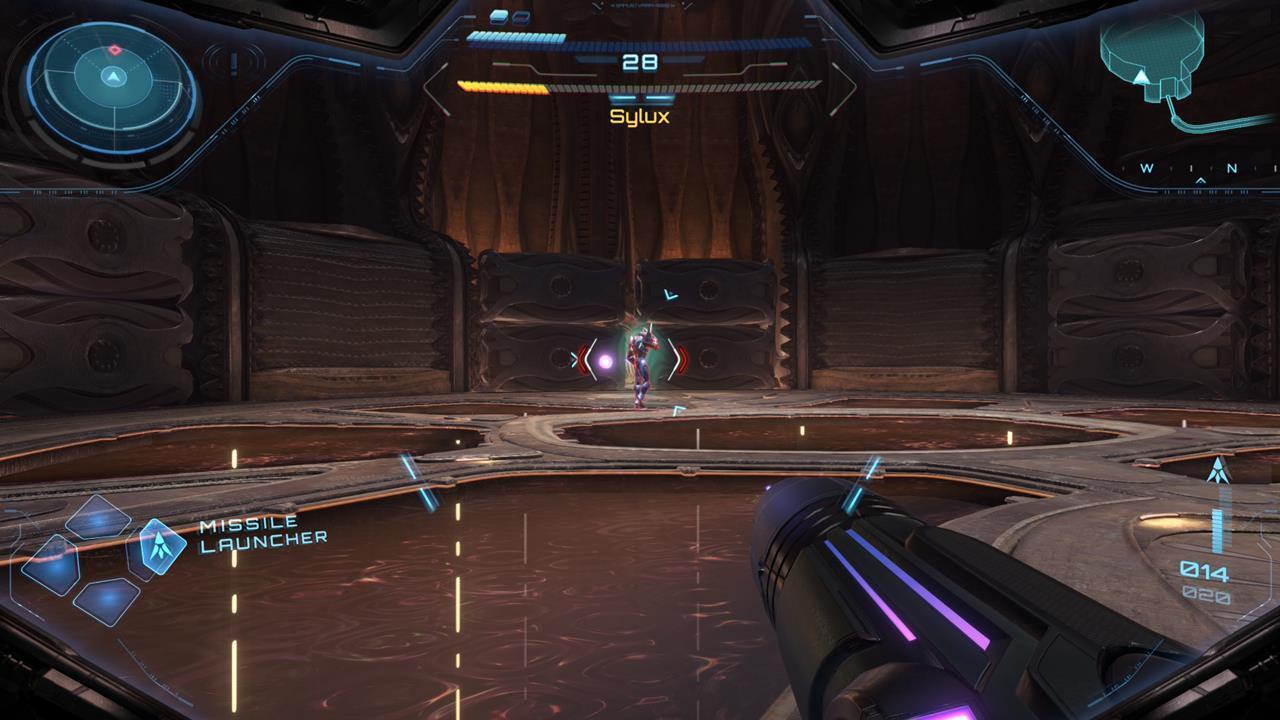This screenshot has height=720, width=1280.
Task: Select the N marker on the compass bar
Action: [1232, 168]
